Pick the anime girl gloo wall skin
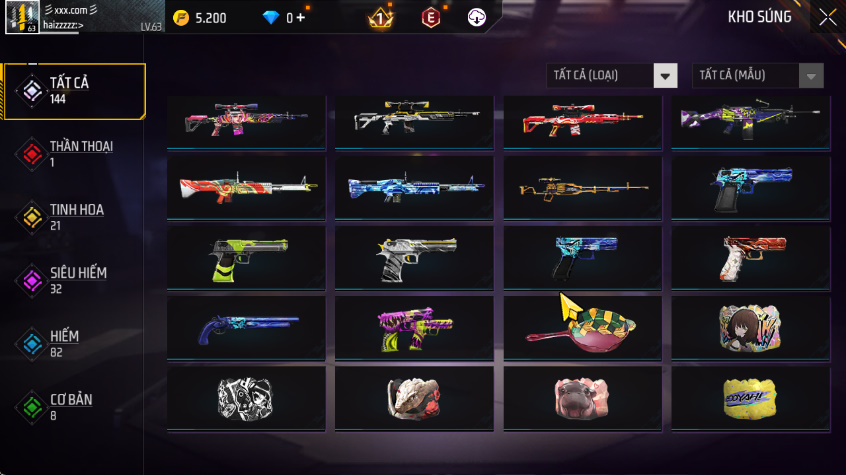 (750, 327)
